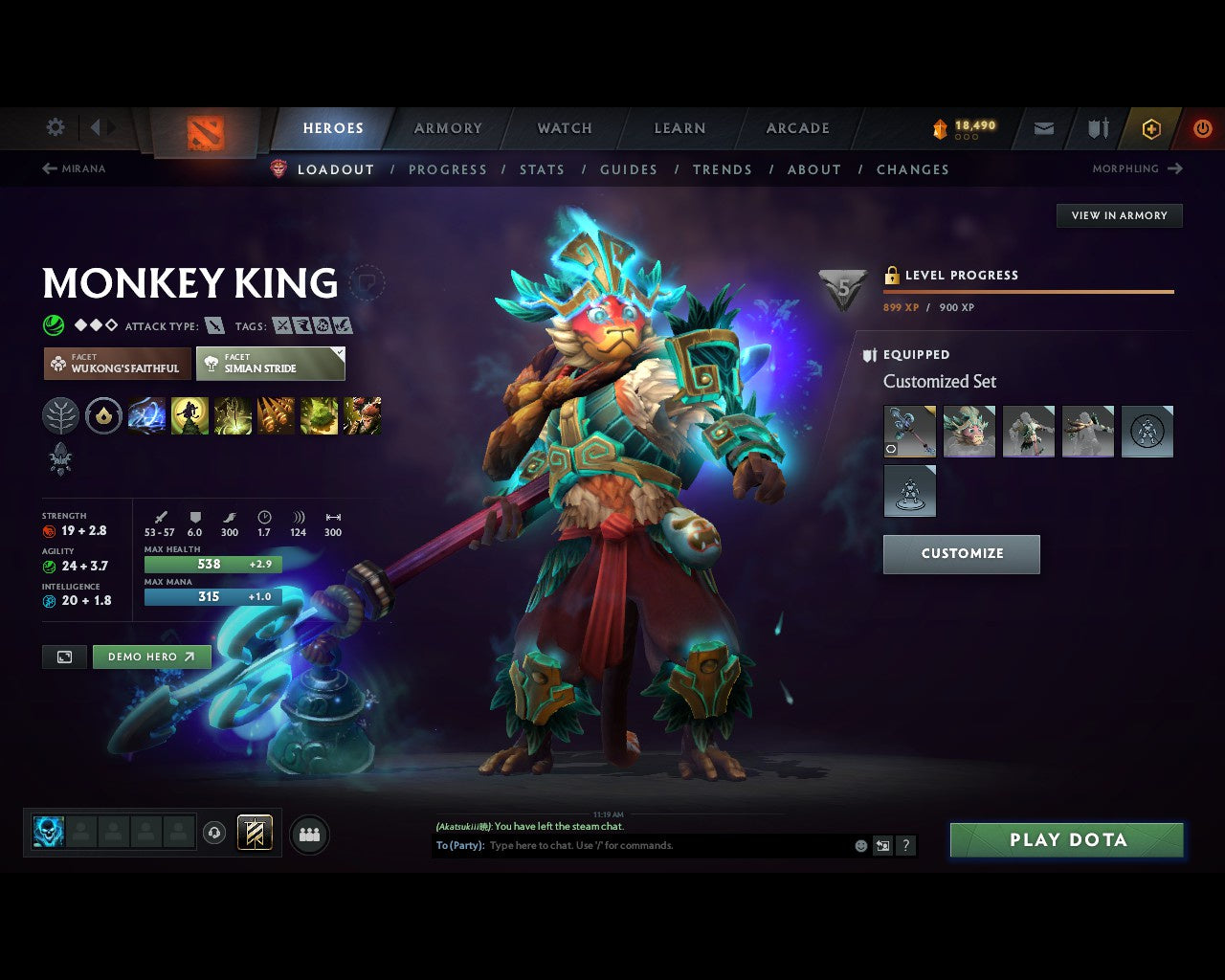Open the GUIDES section for Monkey King

[x=628, y=169]
